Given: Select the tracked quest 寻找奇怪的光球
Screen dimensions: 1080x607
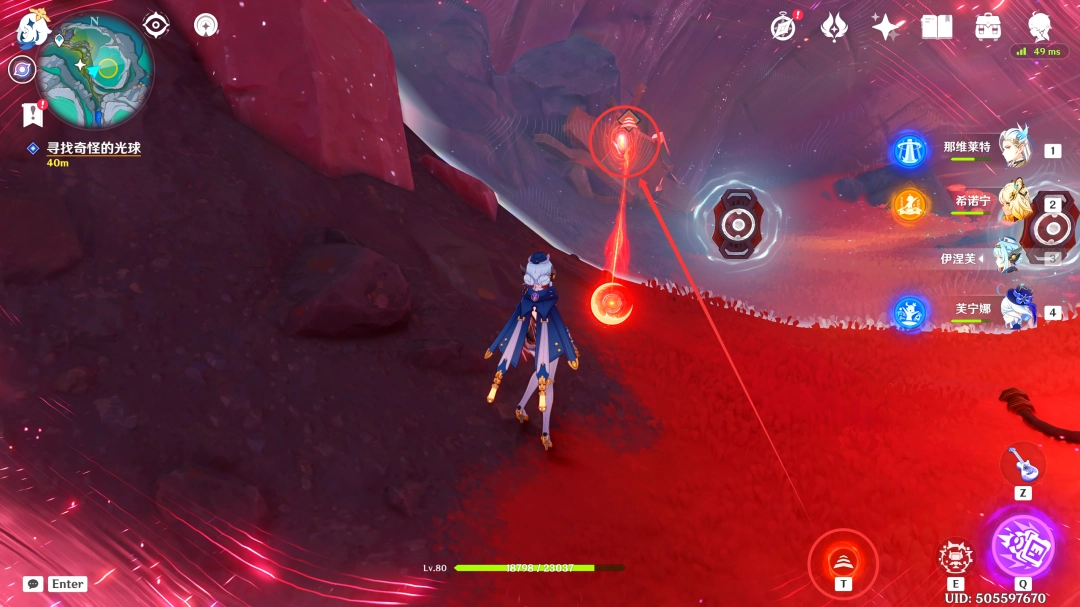Looking at the screenshot, I should [93, 148].
